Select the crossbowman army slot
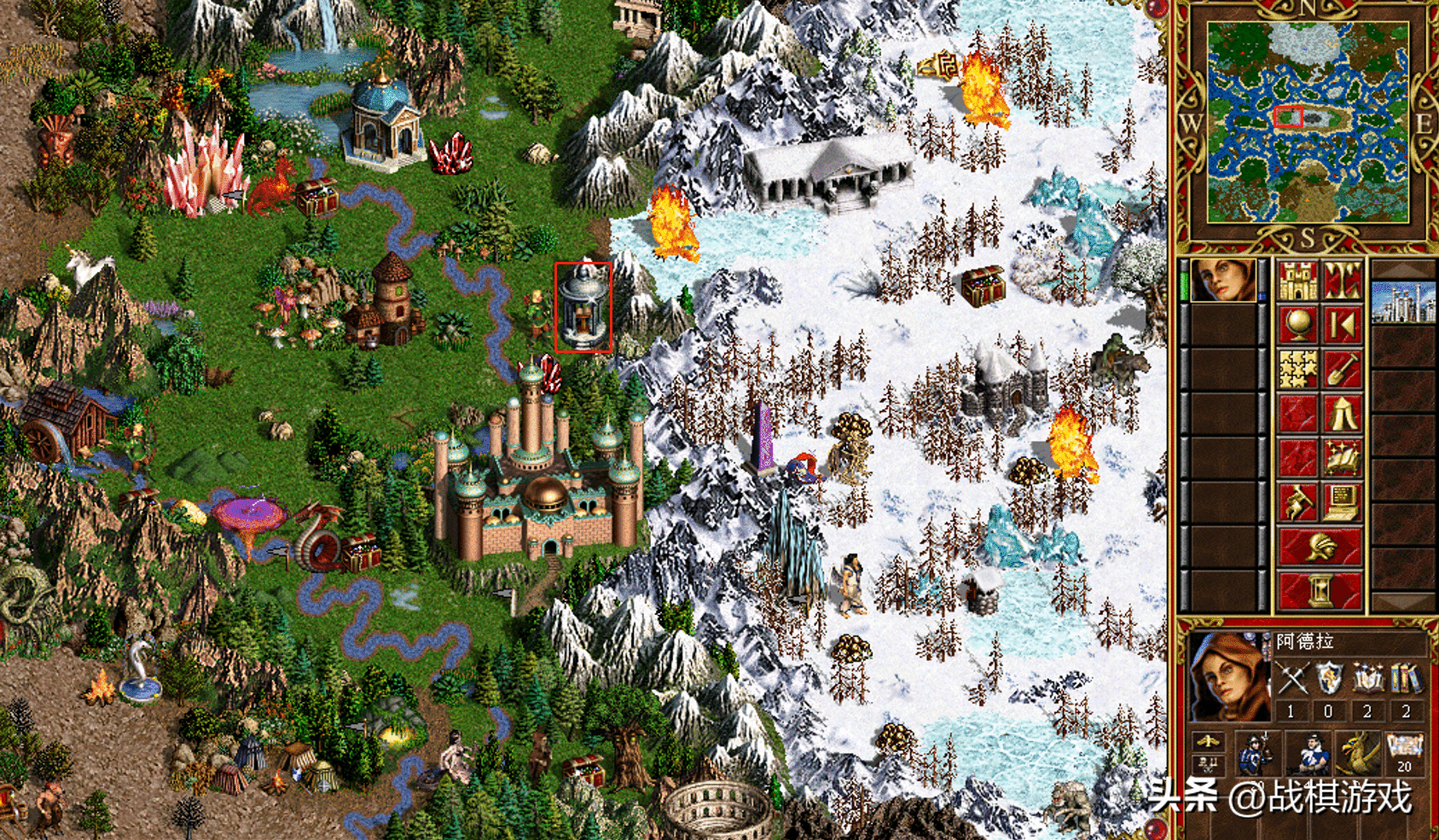 point(1308,752)
